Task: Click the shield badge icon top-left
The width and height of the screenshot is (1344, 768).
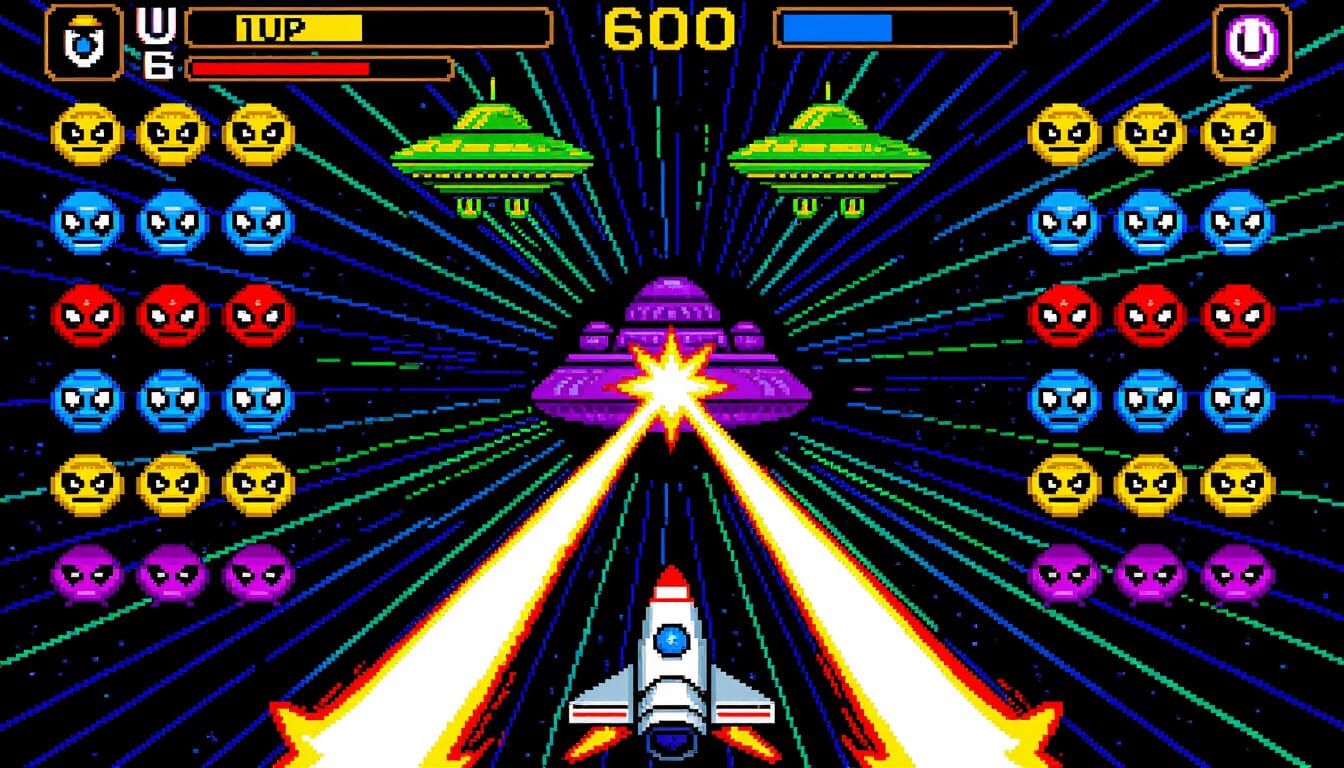Action: point(85,40)
